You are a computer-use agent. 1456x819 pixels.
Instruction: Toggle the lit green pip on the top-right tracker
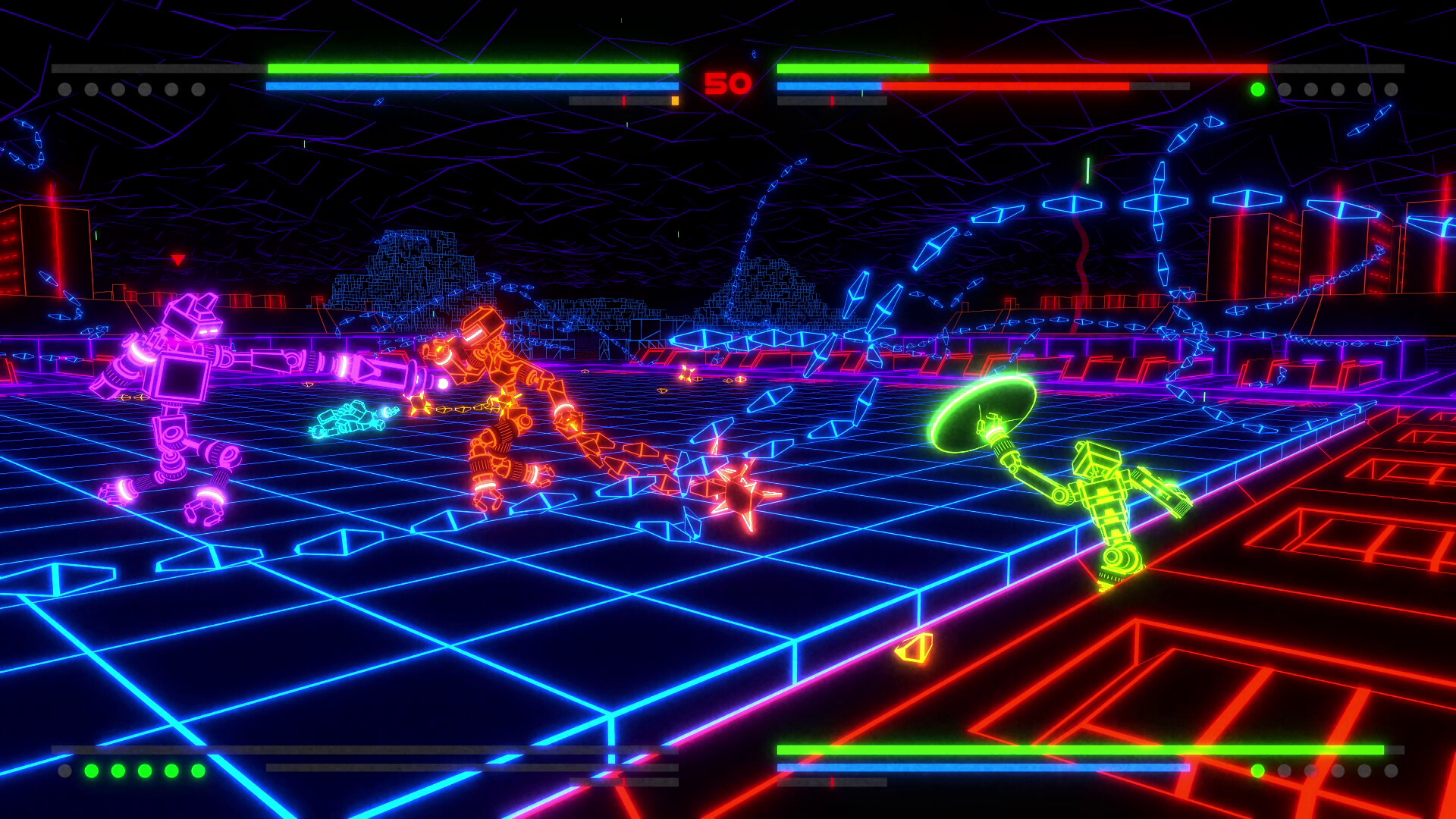[1257, 89]
